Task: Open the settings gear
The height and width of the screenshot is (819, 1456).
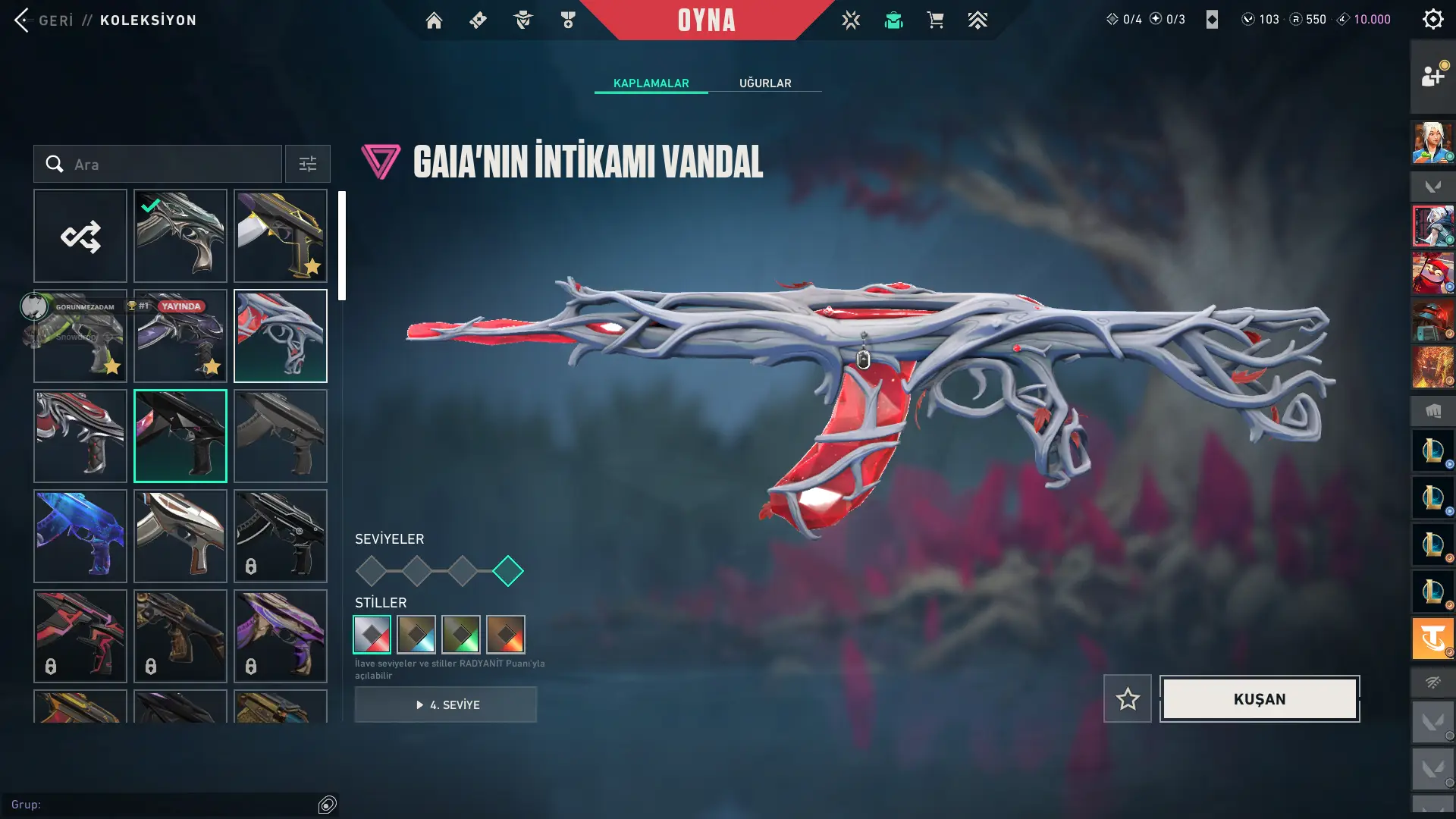Action: coord(1432,19)
